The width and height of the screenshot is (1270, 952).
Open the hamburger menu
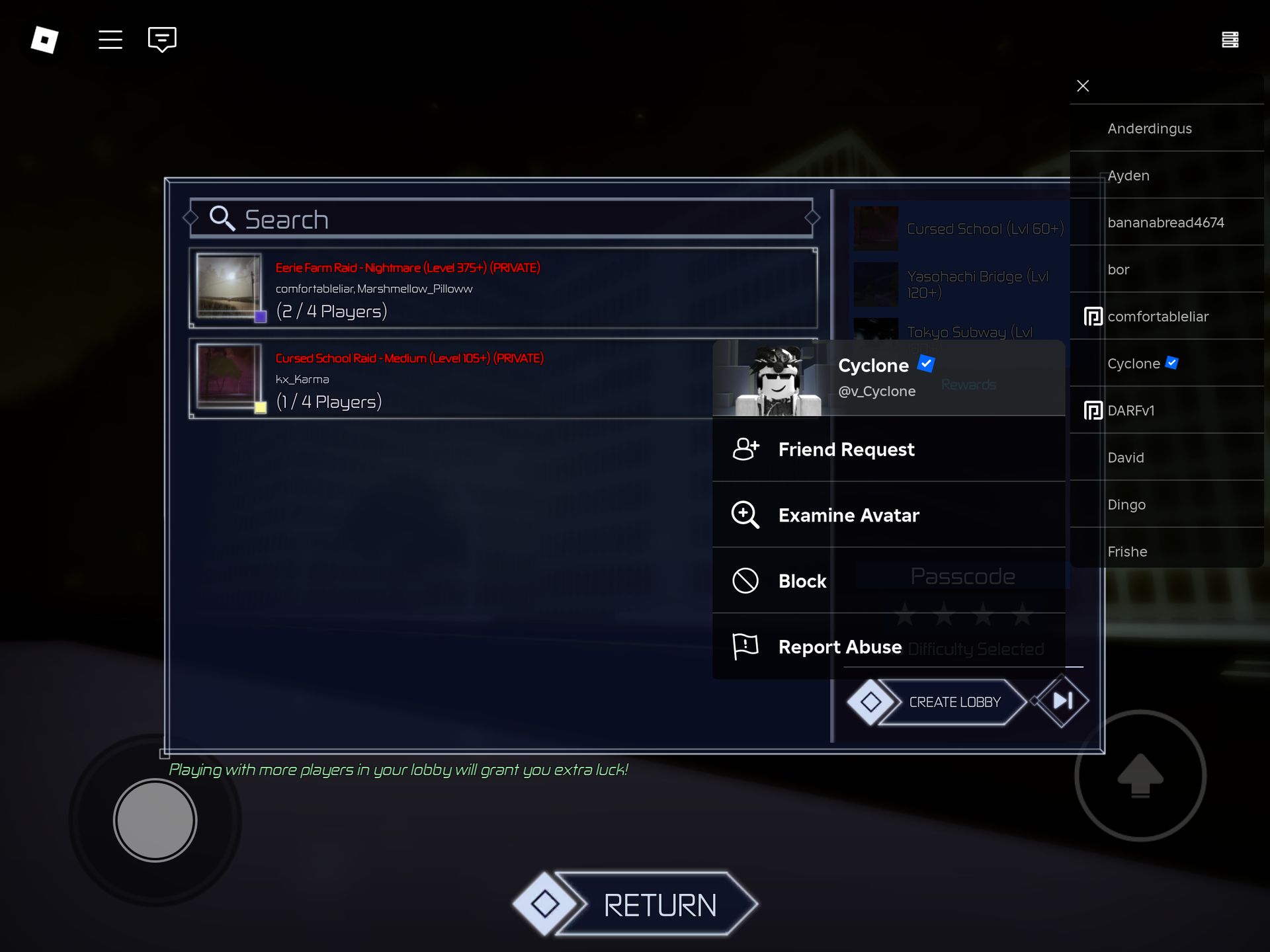coord(110,40)
